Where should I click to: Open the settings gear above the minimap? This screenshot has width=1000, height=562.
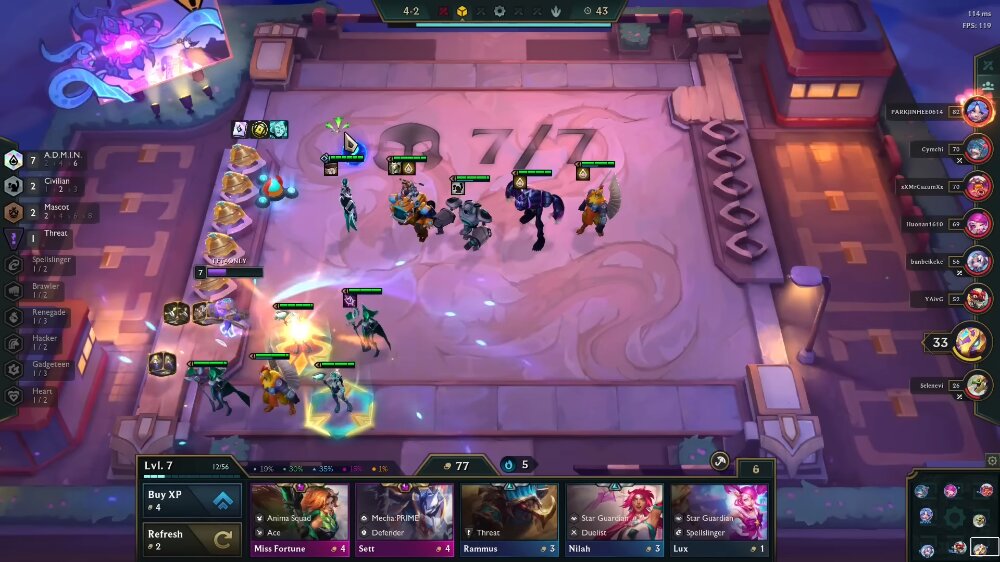(x=992, y=460)
